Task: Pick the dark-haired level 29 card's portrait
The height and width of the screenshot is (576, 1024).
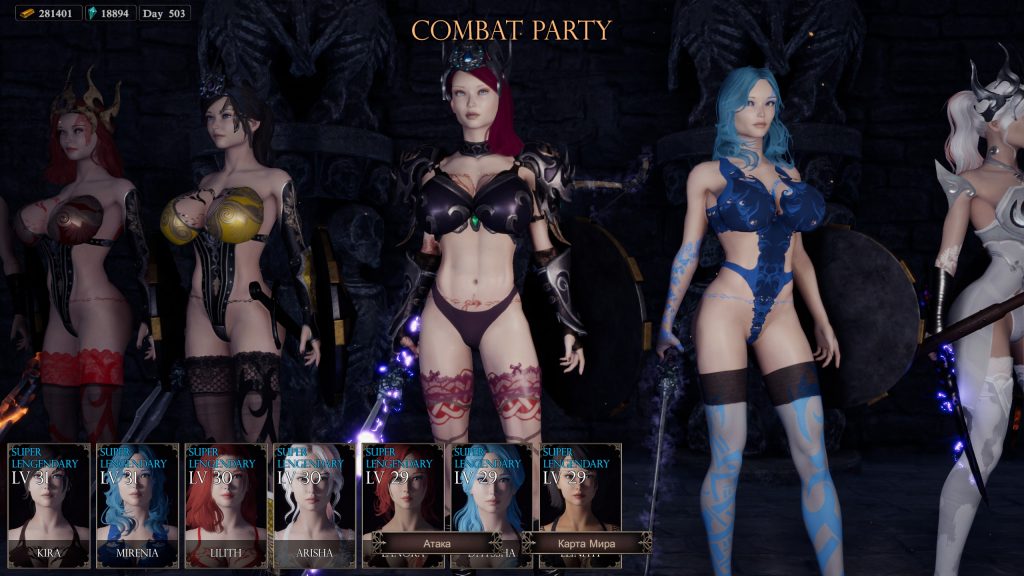Action: (x=579, y=497)
